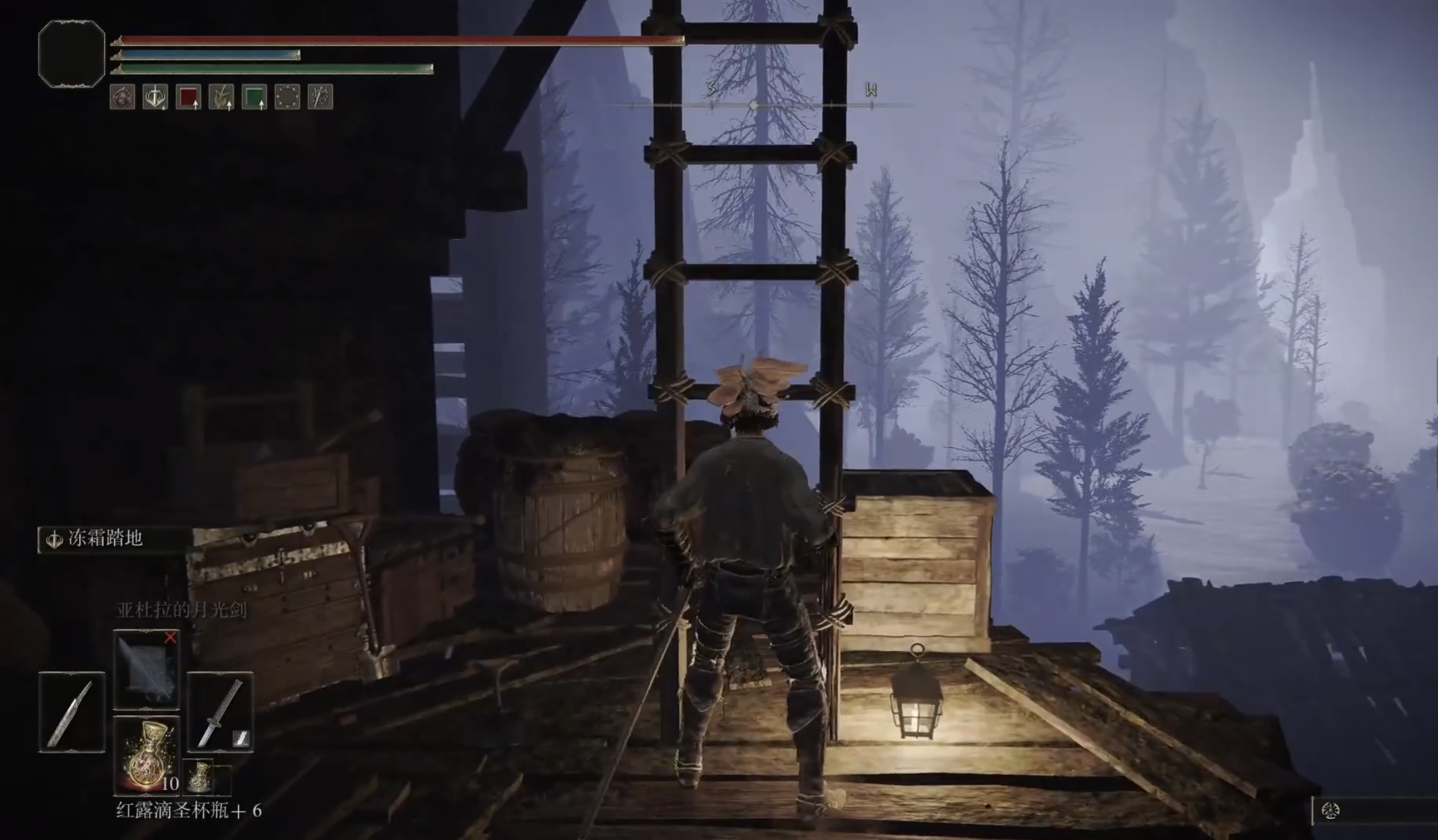Select the Flask of Crimson Tears slot
This screenshot has height=840, width=1438.
coord(146,754)
